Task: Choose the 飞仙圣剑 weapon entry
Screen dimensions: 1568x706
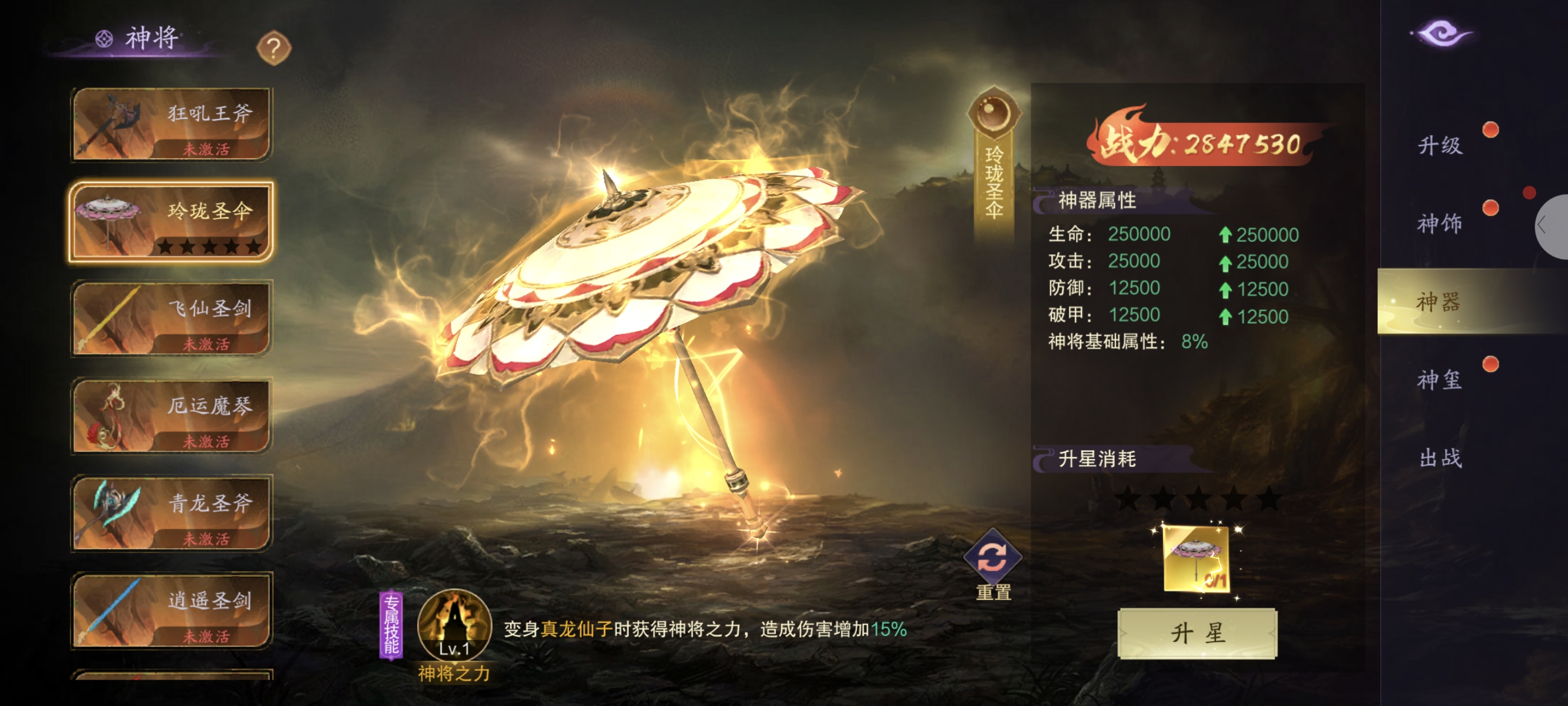Action: tap(172, 318)
